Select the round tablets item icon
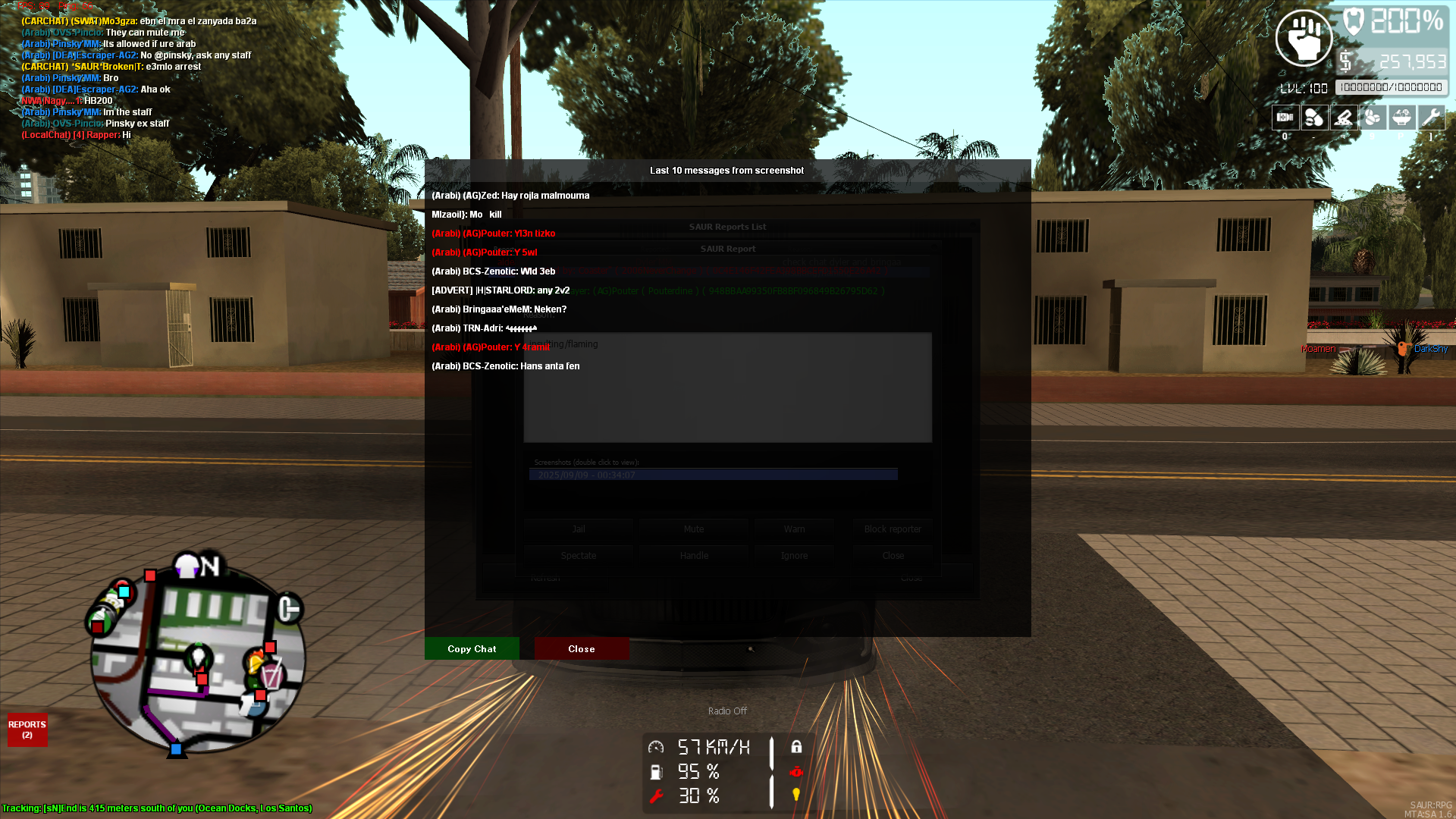Screen dimensions: 1456x819 [x=1373, y=118]
